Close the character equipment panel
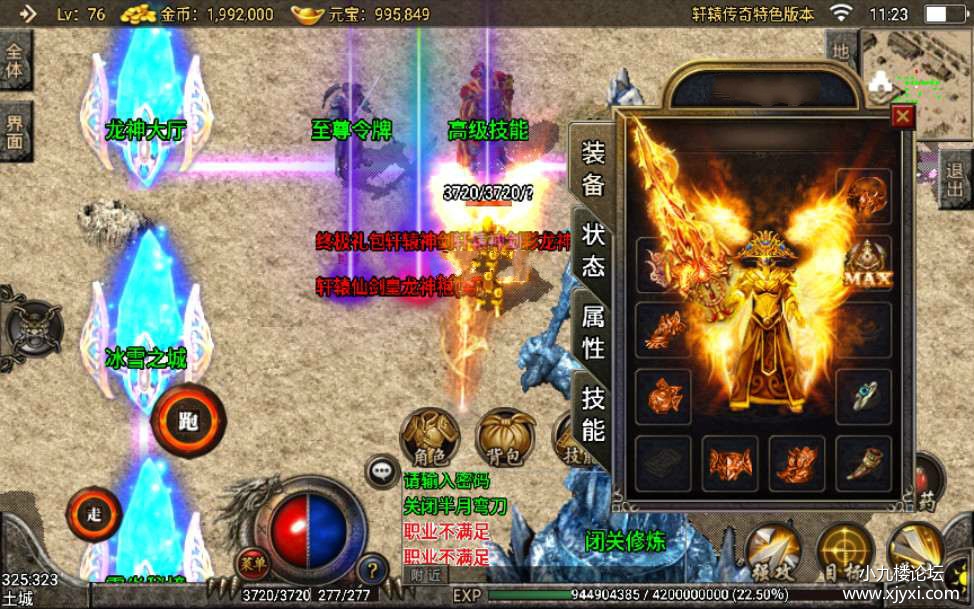The image size is (974, 609). pos(903,117)
